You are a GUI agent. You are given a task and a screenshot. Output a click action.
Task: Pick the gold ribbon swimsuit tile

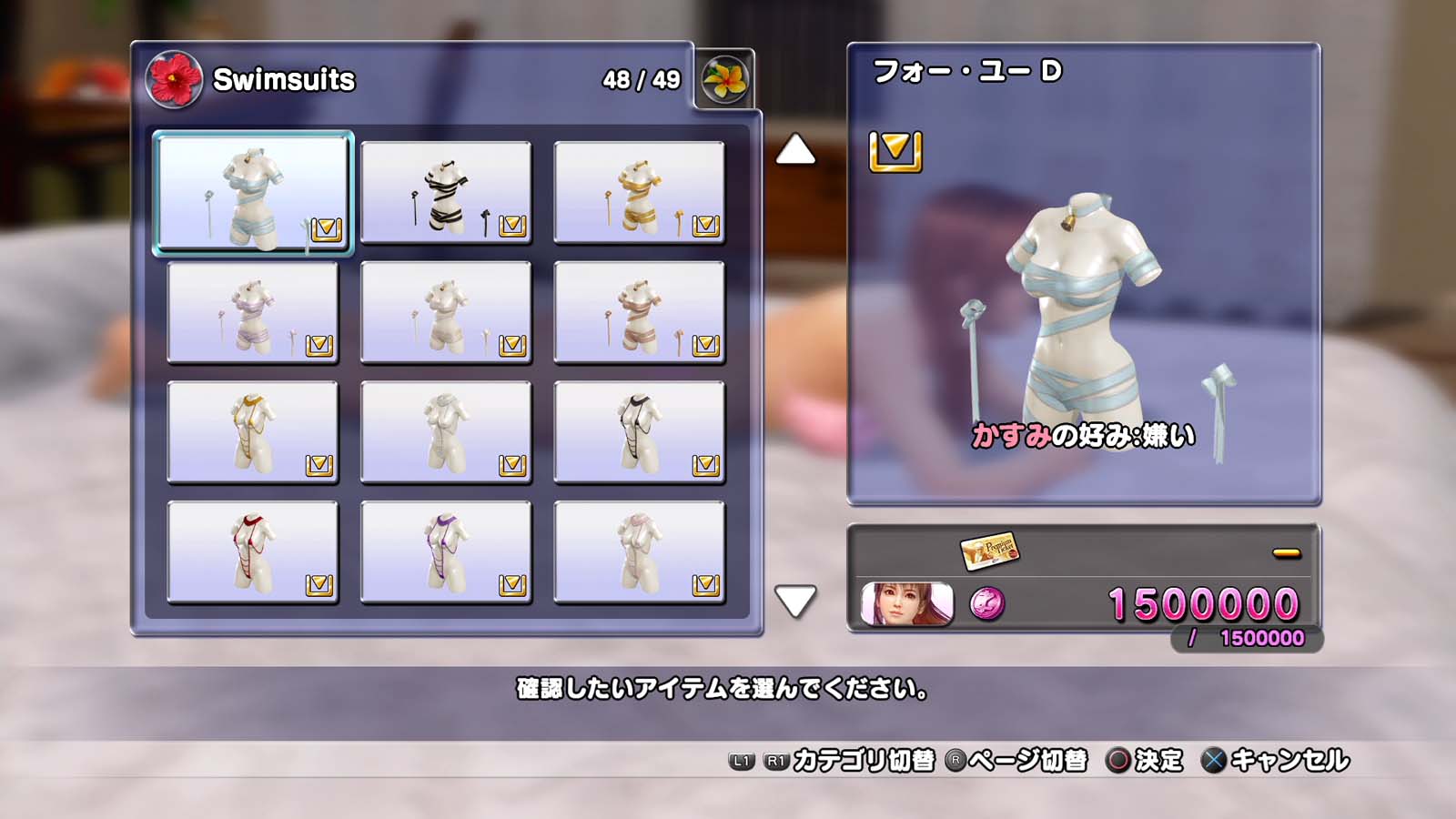click(x=639, y=192)
